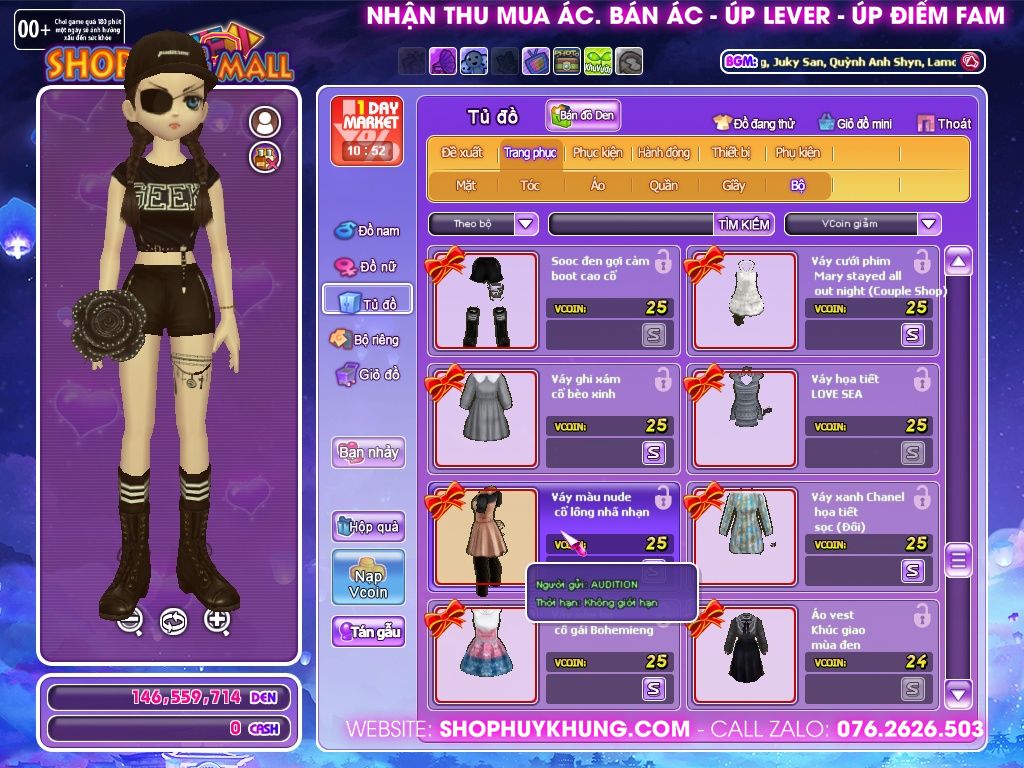
Task: Switch to the Giày subcategory
Action: pyautogui.click(x=734, y=185)
